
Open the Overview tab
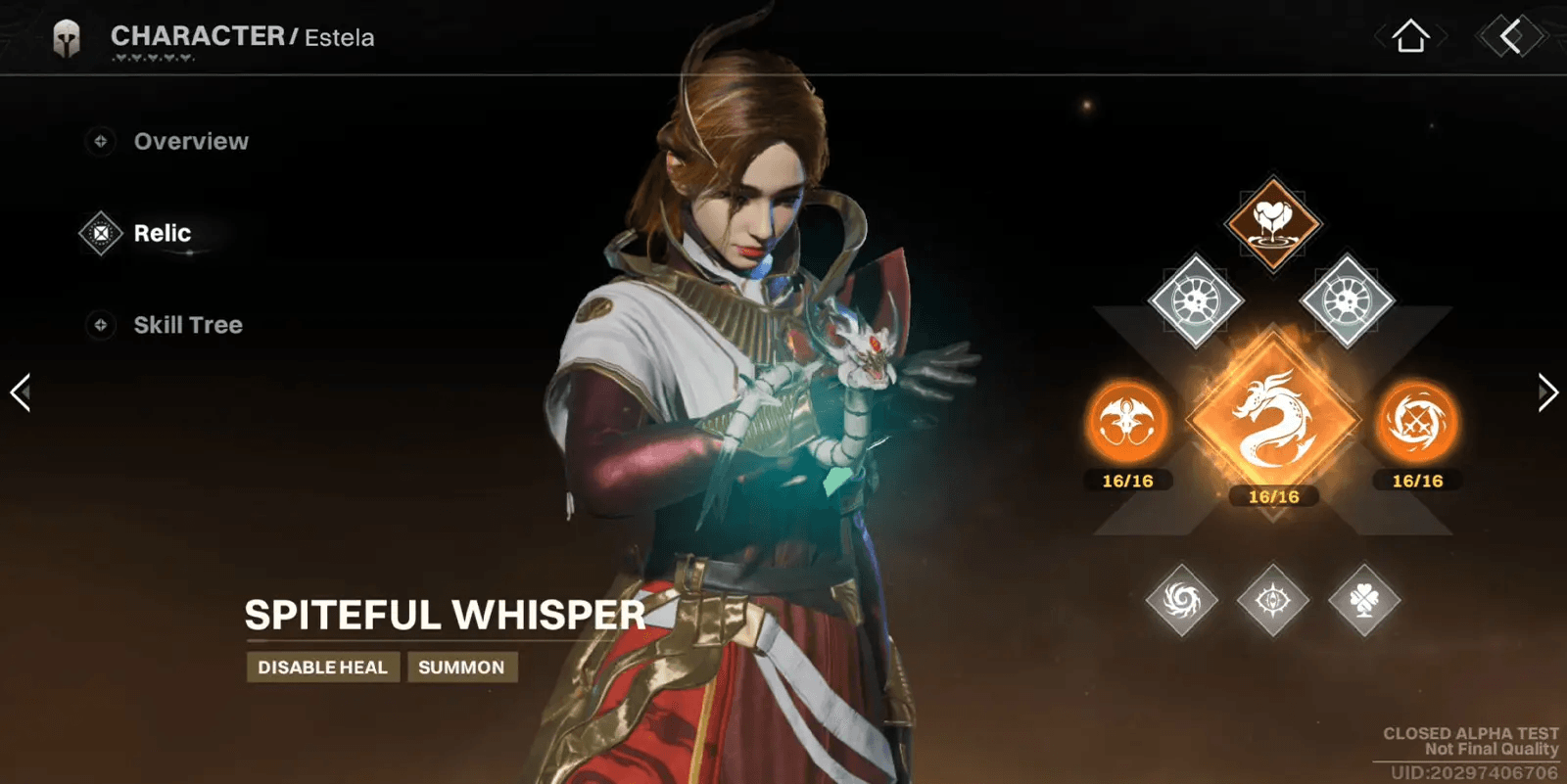pos(190,142)
